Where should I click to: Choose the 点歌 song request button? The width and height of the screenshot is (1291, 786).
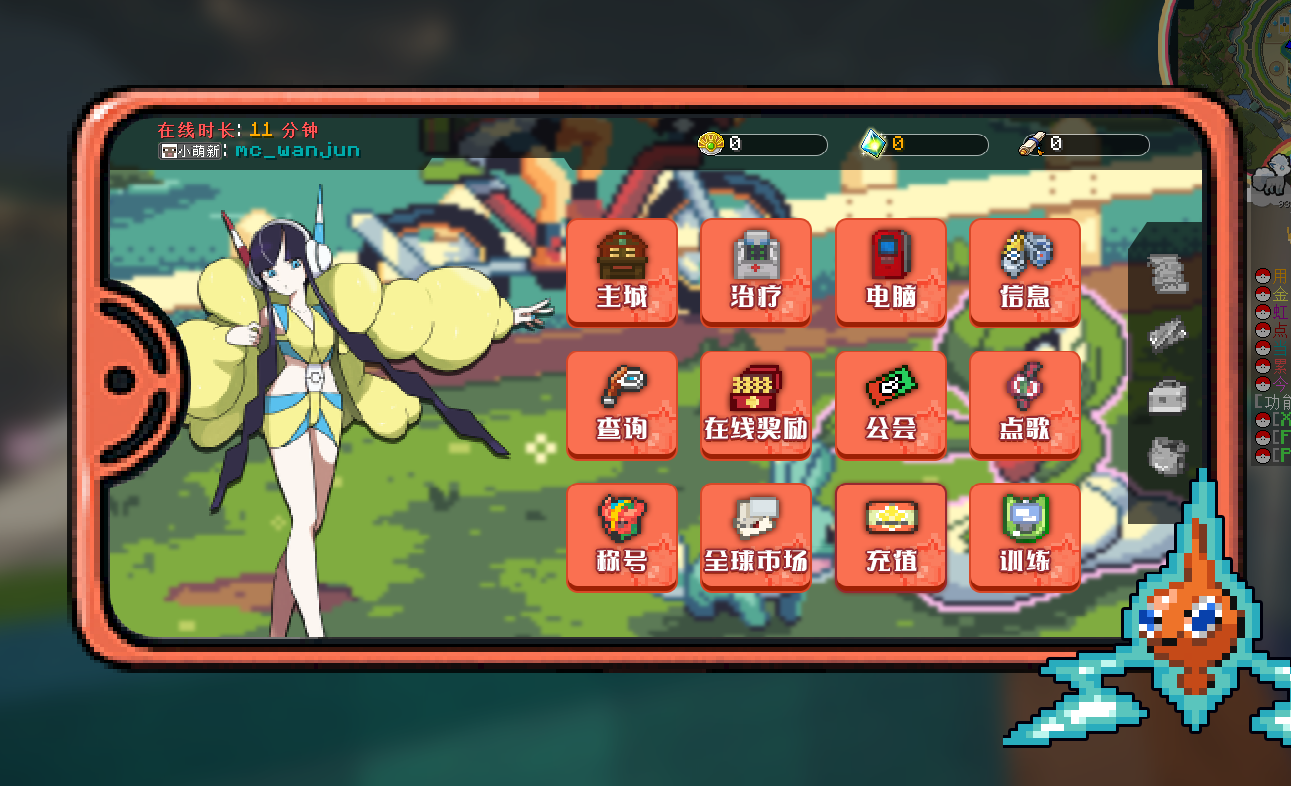click(x=1024, y=404)
